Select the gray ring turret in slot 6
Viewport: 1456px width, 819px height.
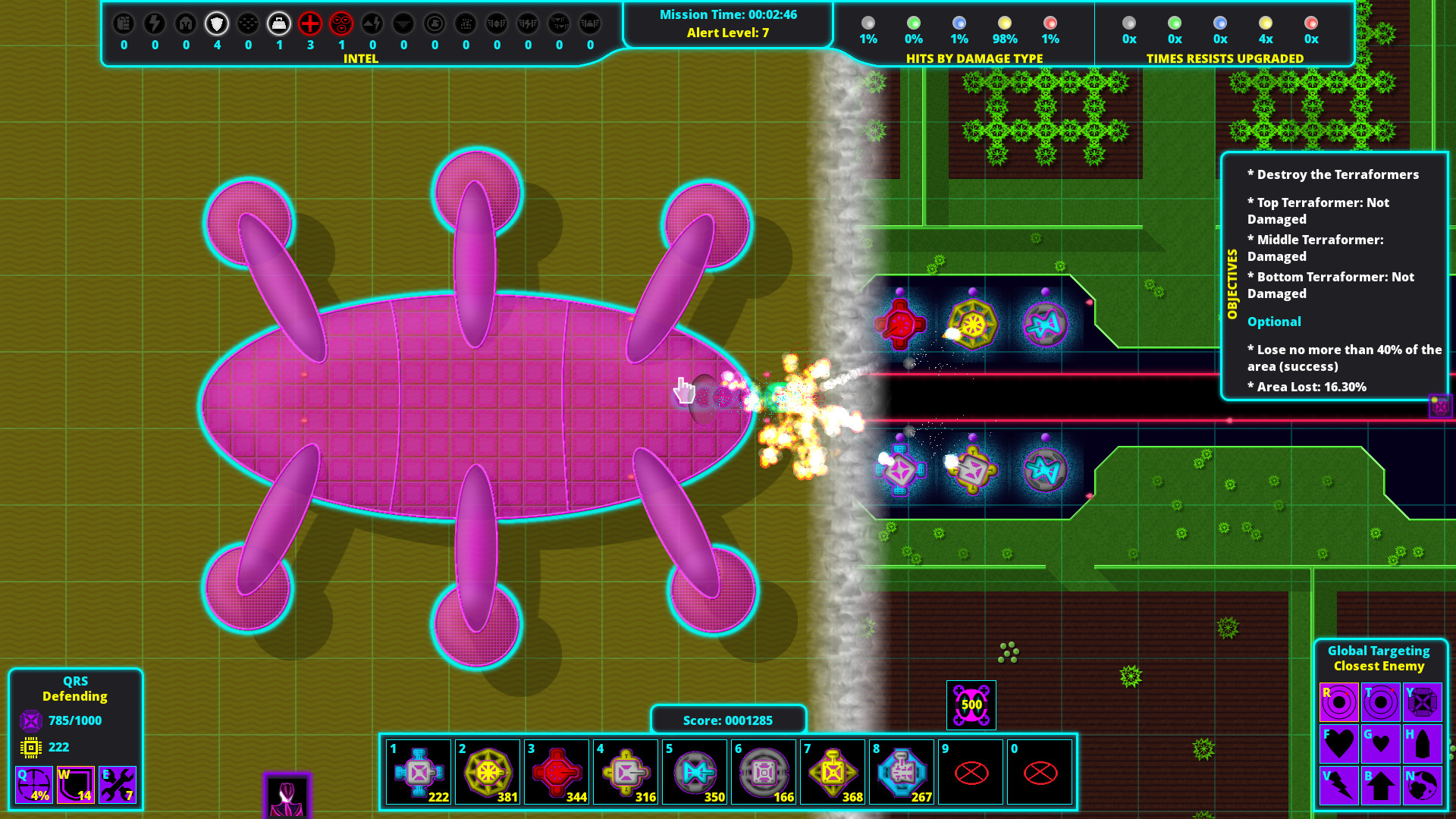[x=764, y=772]
